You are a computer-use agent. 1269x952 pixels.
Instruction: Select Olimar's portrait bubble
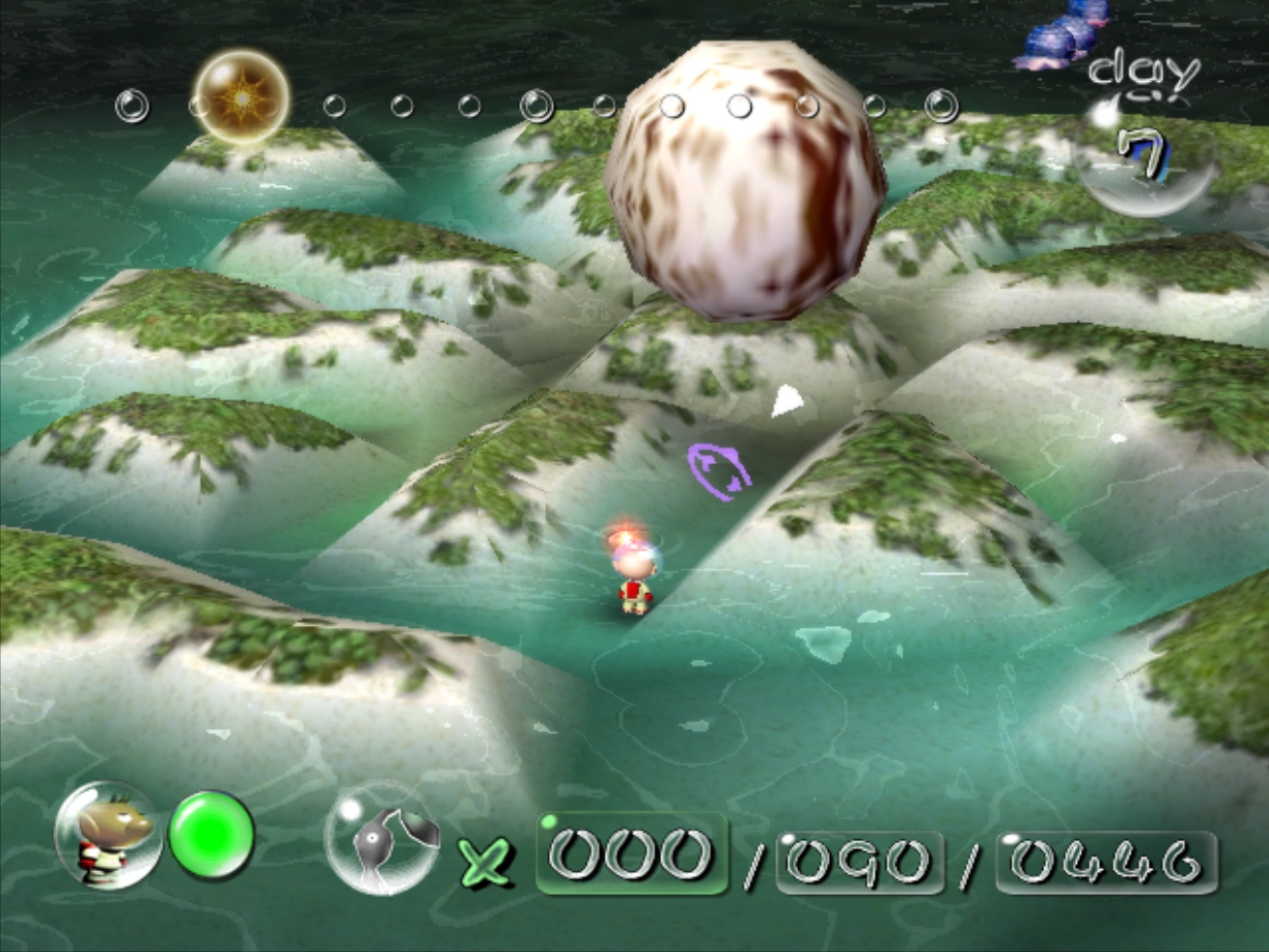pyautogui.click(x=108, y=837)
